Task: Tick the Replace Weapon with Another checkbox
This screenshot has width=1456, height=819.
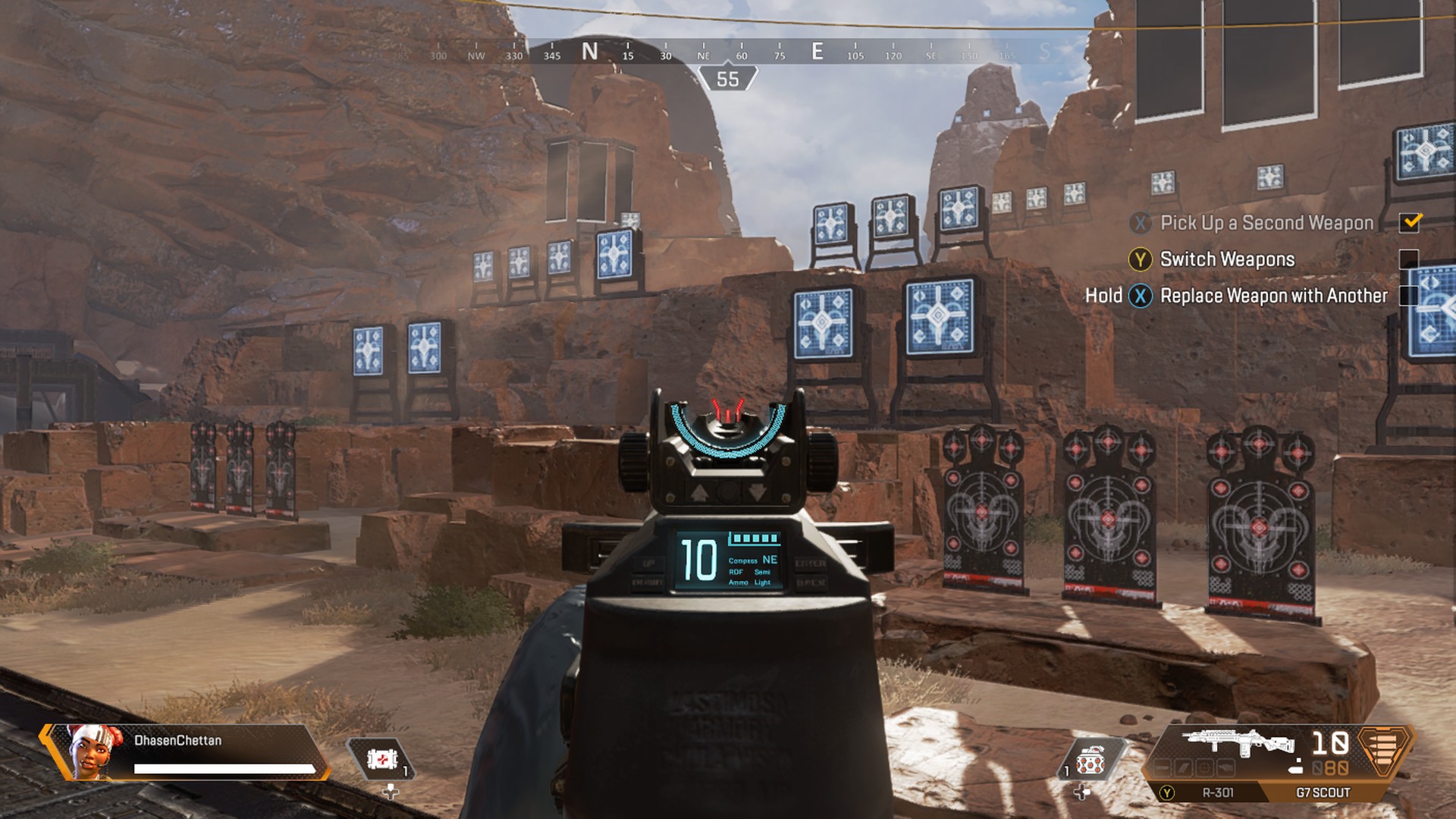Action: pyautogui.click(x=1408, y=296)
